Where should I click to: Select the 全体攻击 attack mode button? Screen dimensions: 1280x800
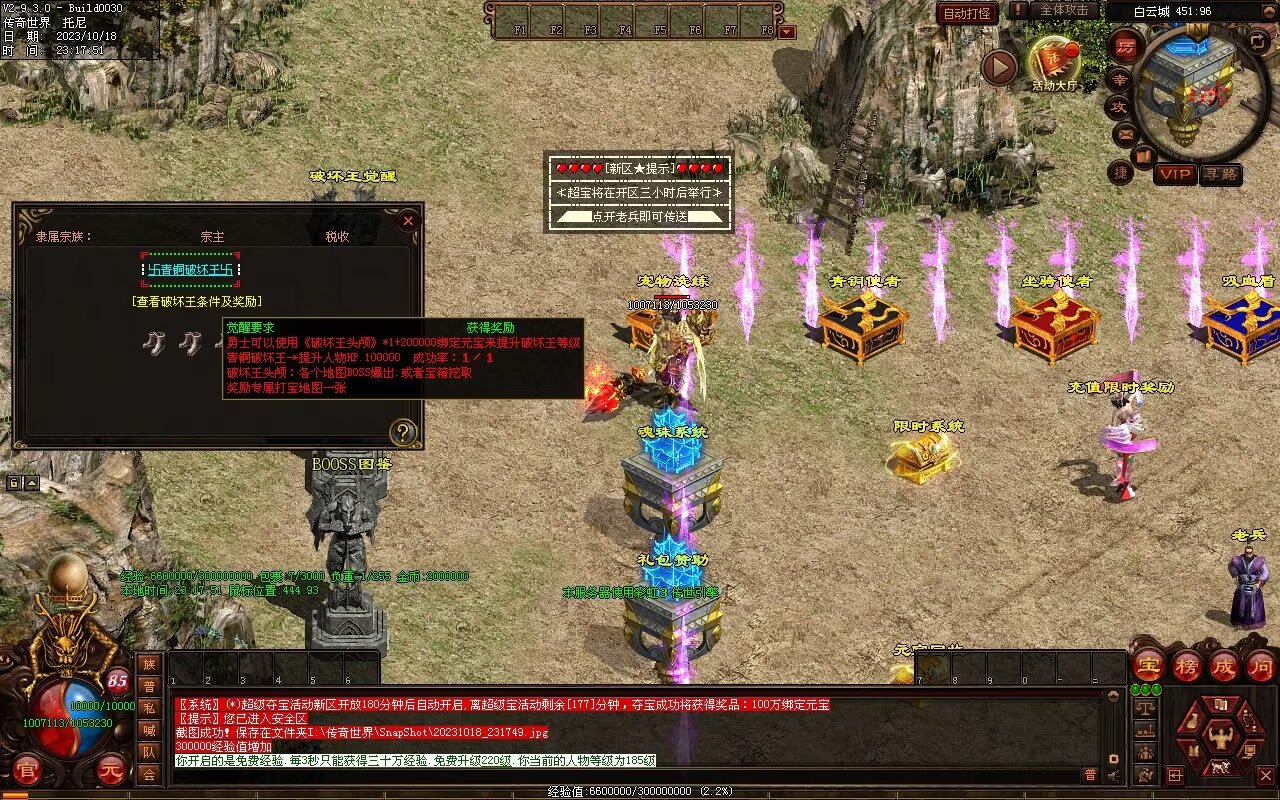[1064, 10]
